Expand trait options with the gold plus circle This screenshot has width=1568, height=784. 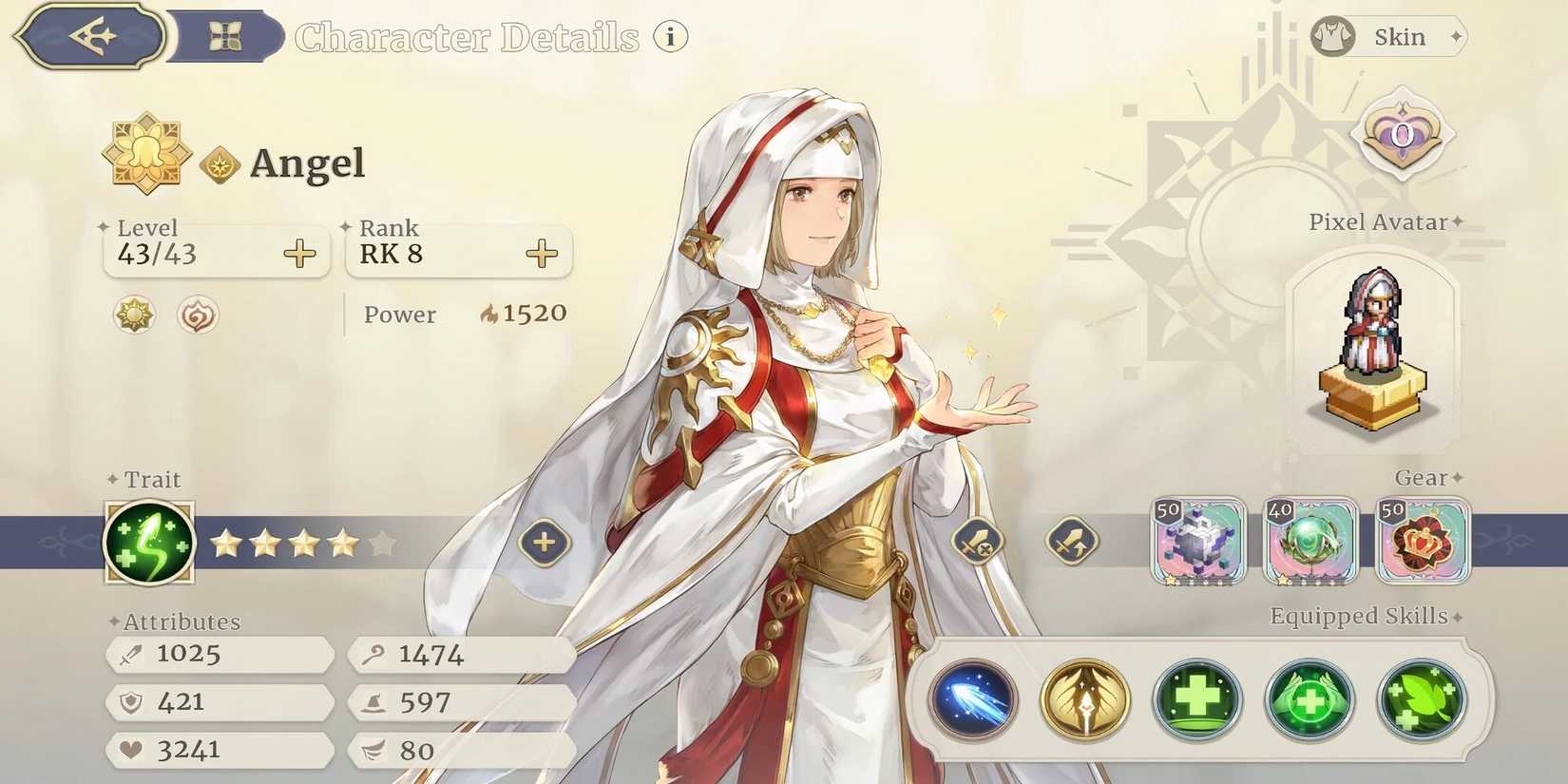coord(543,542)
